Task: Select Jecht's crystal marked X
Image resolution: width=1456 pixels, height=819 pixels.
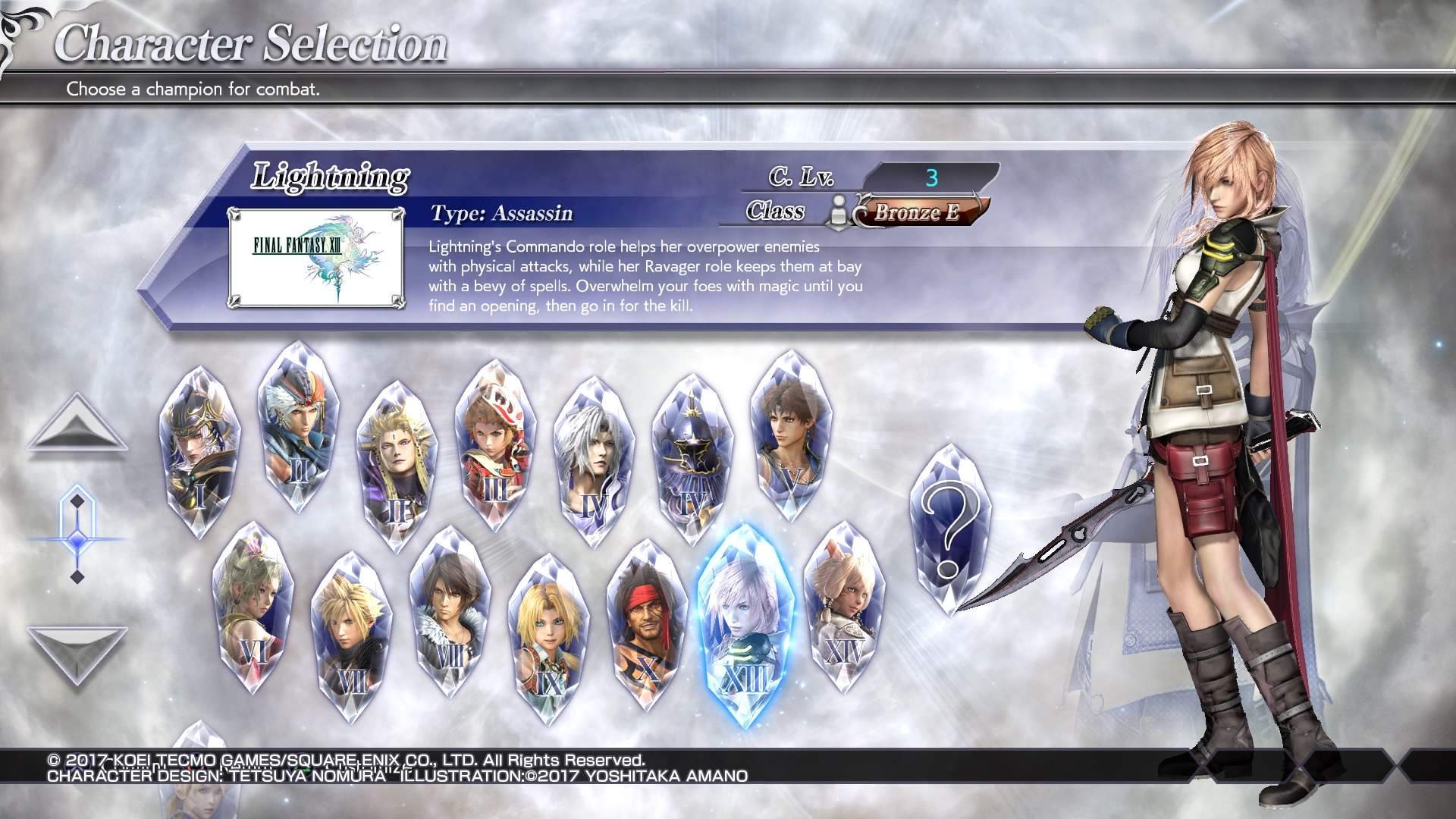Action: tap(647, 626)
